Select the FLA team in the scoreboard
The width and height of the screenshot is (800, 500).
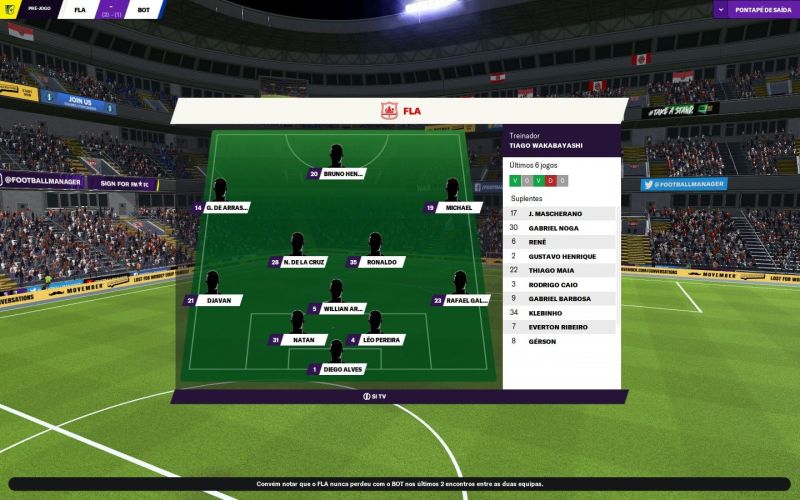pyautogui.click(x=80, y=10)
